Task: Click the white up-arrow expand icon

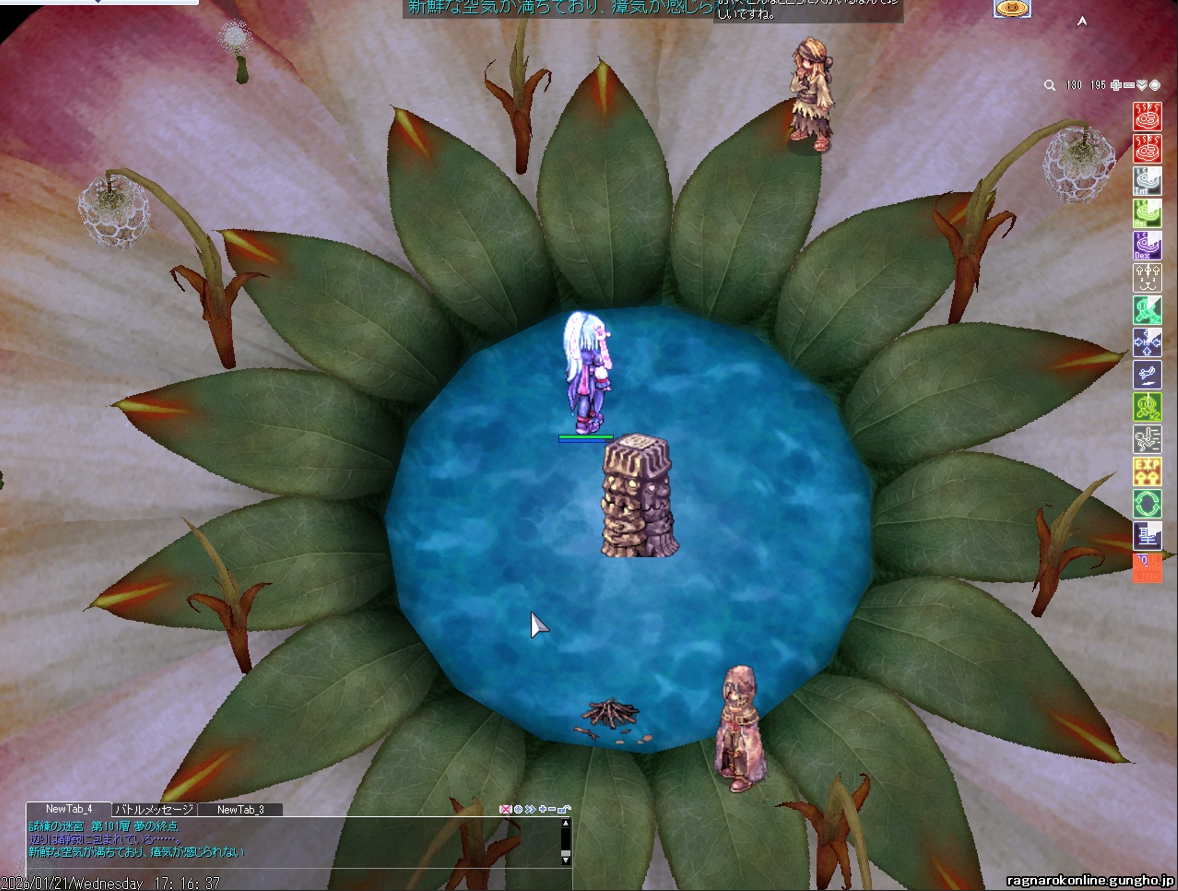Action: [1082, 22]
